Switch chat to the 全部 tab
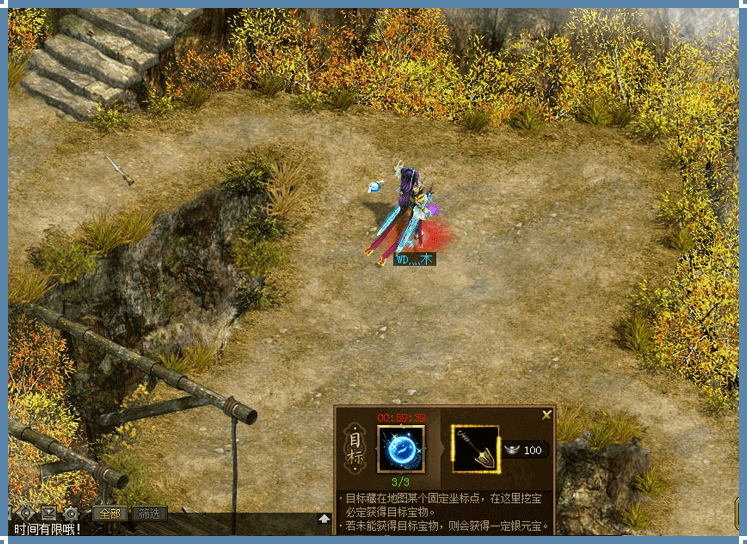The height and width of the screenshot is (544, 747). click(110, 514)
